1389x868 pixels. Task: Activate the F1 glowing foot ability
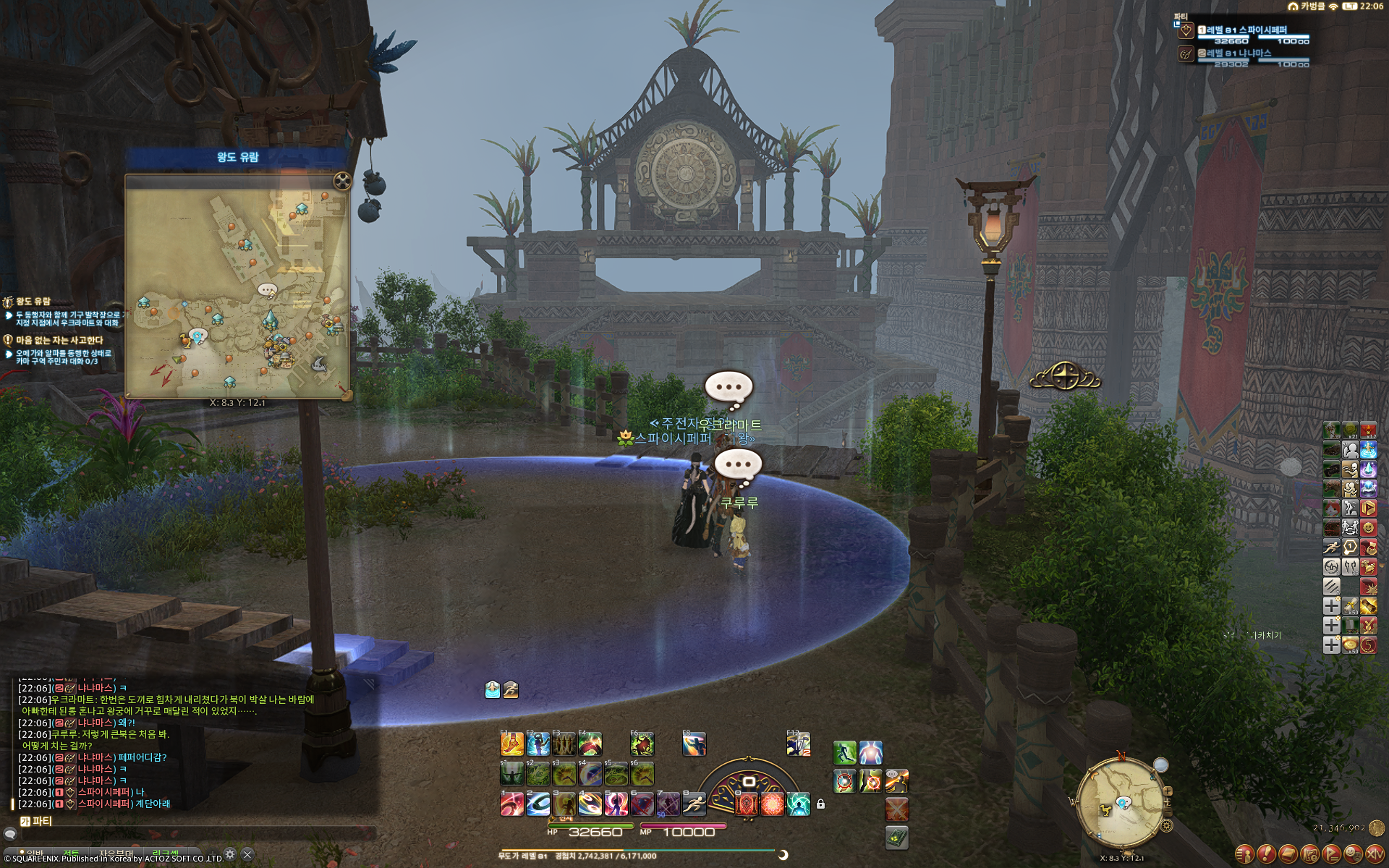point(511,744)
